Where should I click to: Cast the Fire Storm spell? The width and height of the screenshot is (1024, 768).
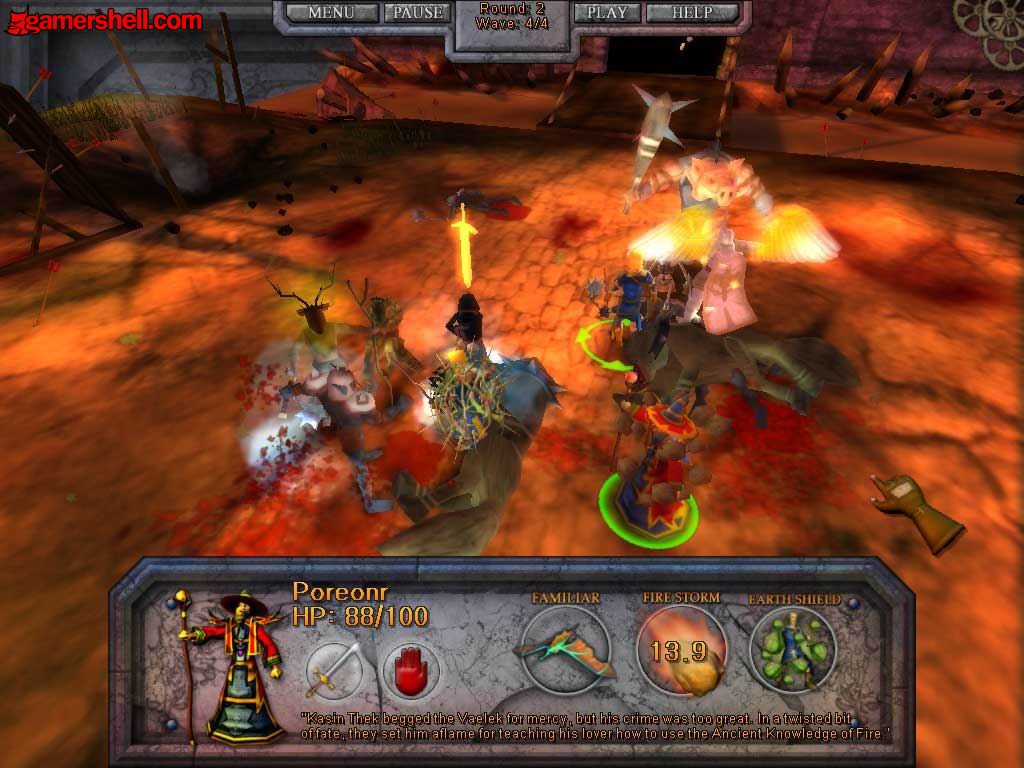[681, 650]
